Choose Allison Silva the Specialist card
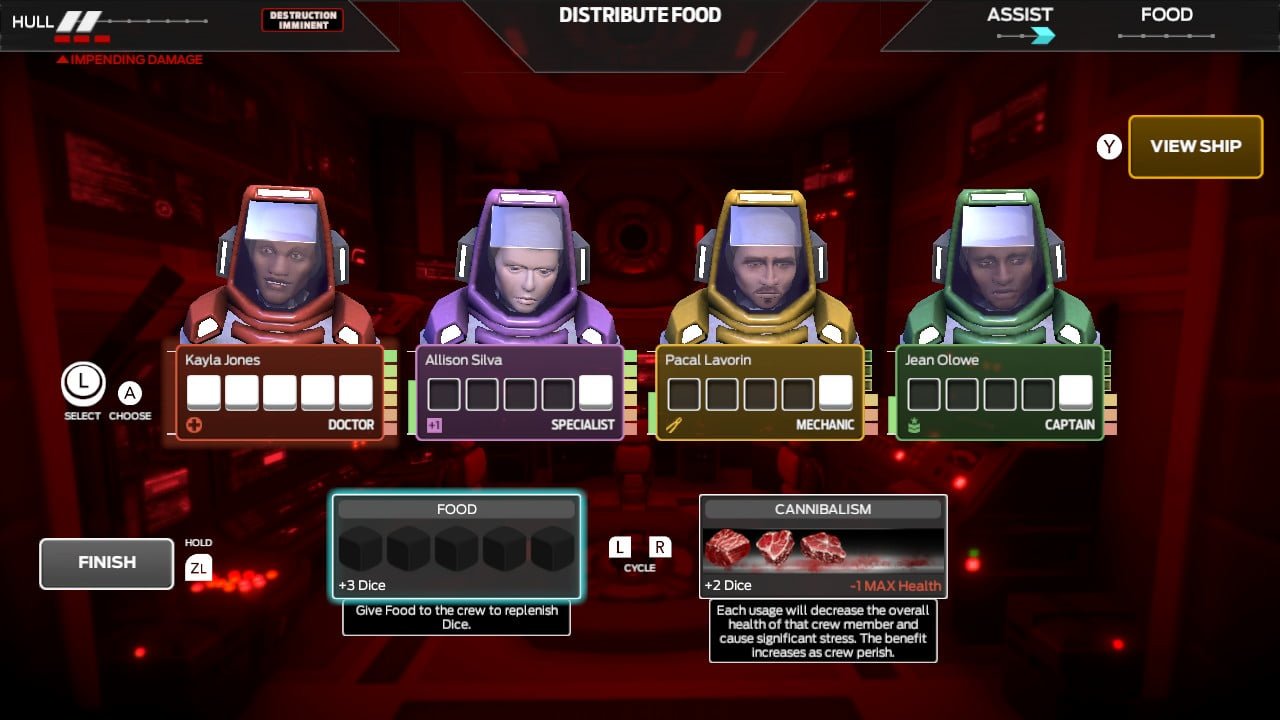This screenshot has height=720, width=1280. point(520,392)
